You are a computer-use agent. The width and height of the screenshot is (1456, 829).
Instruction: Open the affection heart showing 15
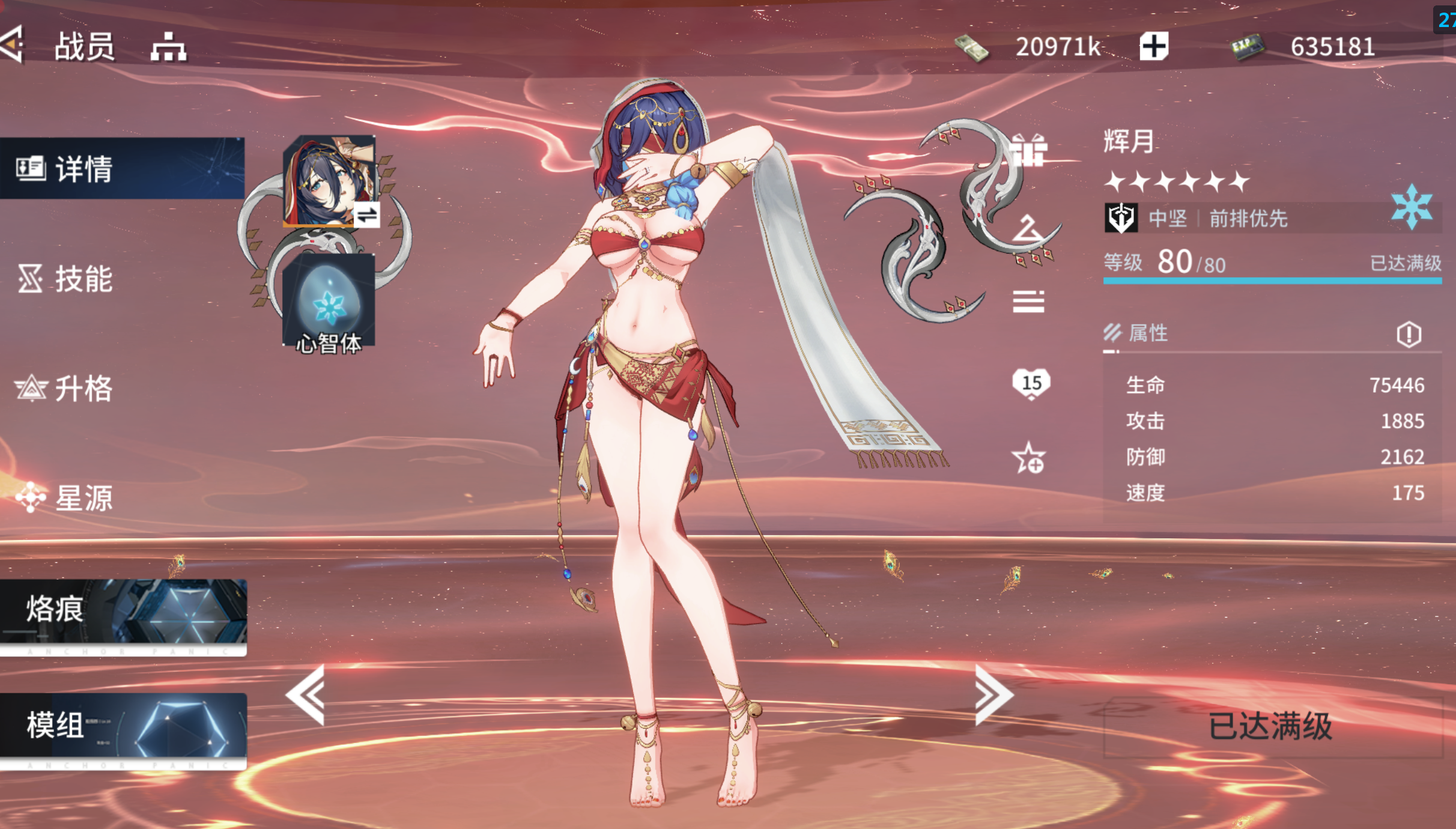tap(1031, 383)
